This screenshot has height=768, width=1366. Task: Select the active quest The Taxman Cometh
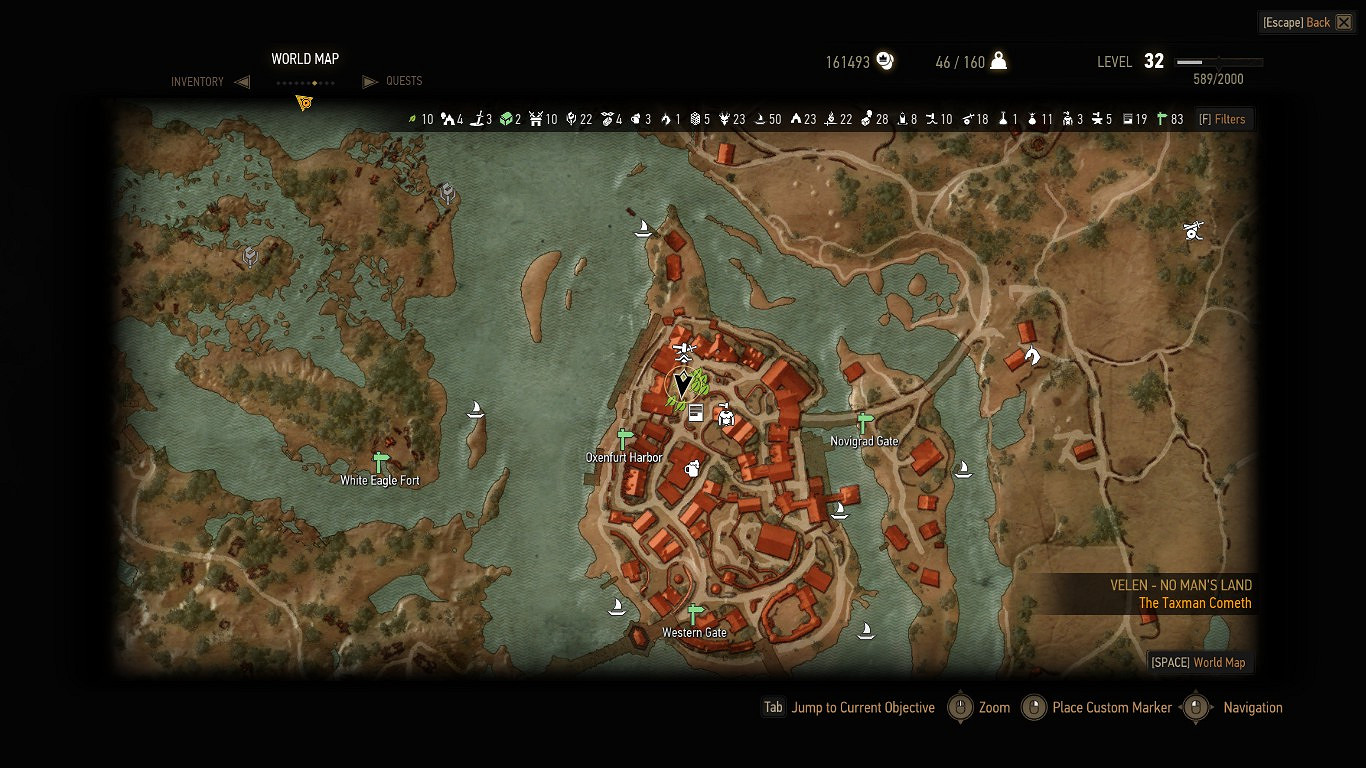coord(1195,603)
